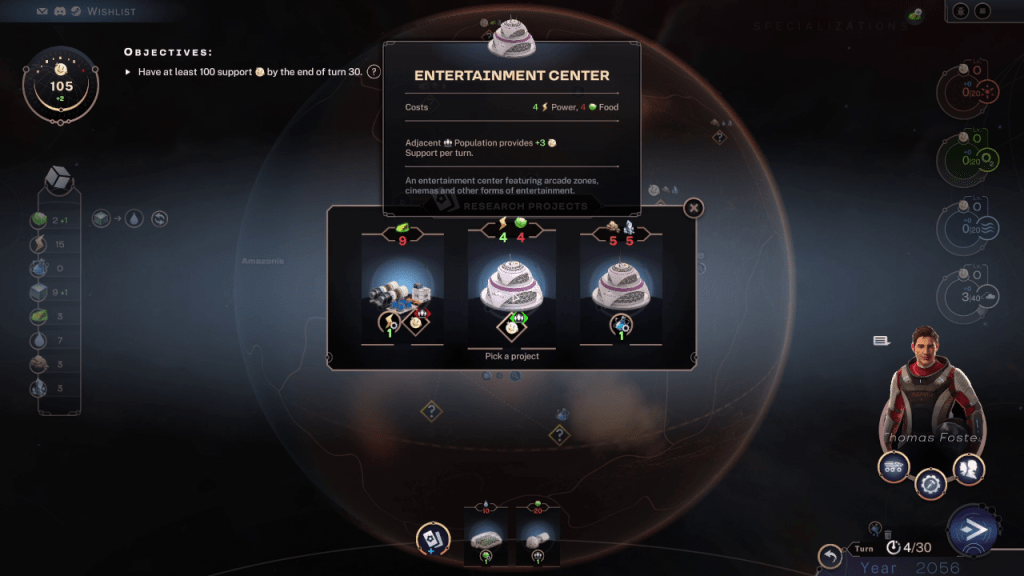
Task: Draw a card with the card deck button
Action: (x=432, y=538)
